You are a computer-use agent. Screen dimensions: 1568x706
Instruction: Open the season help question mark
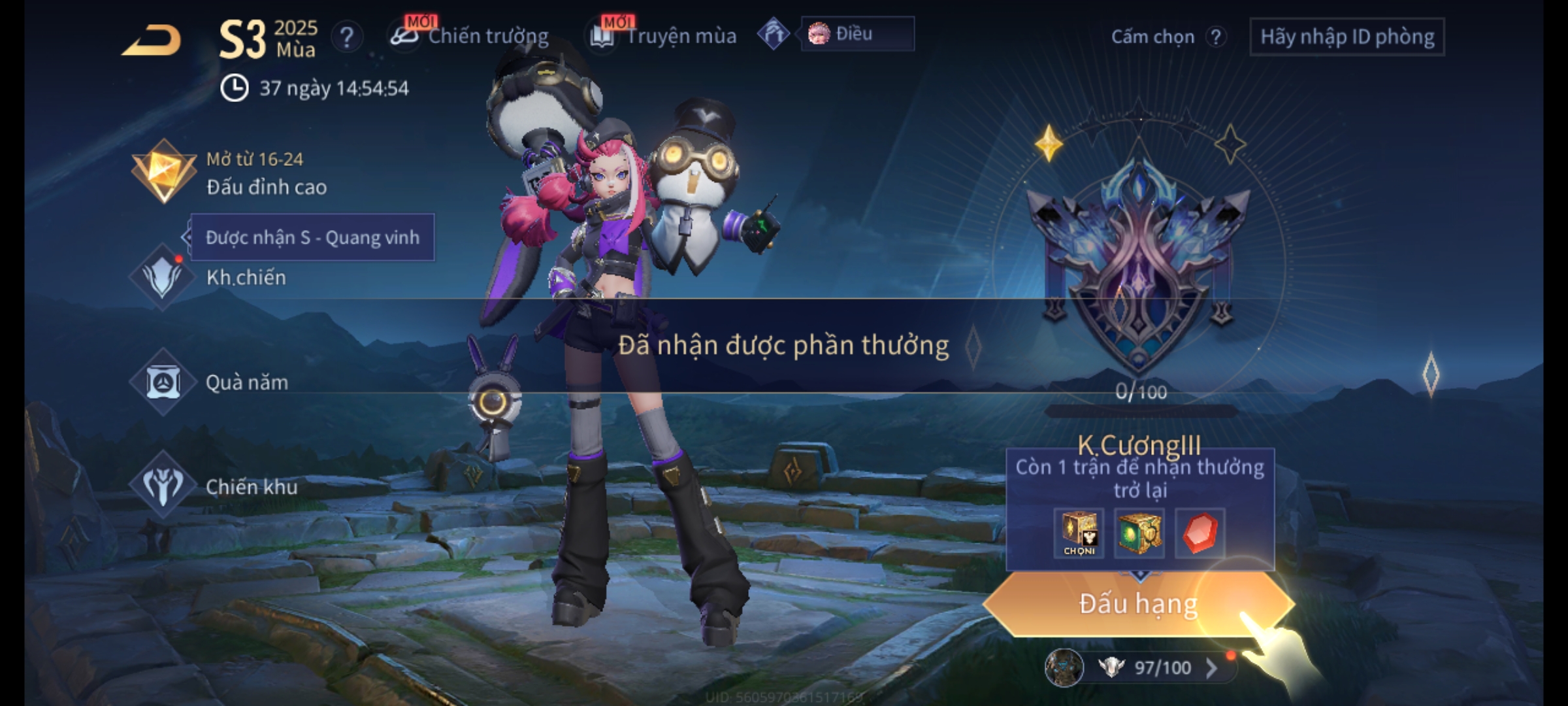346,37
